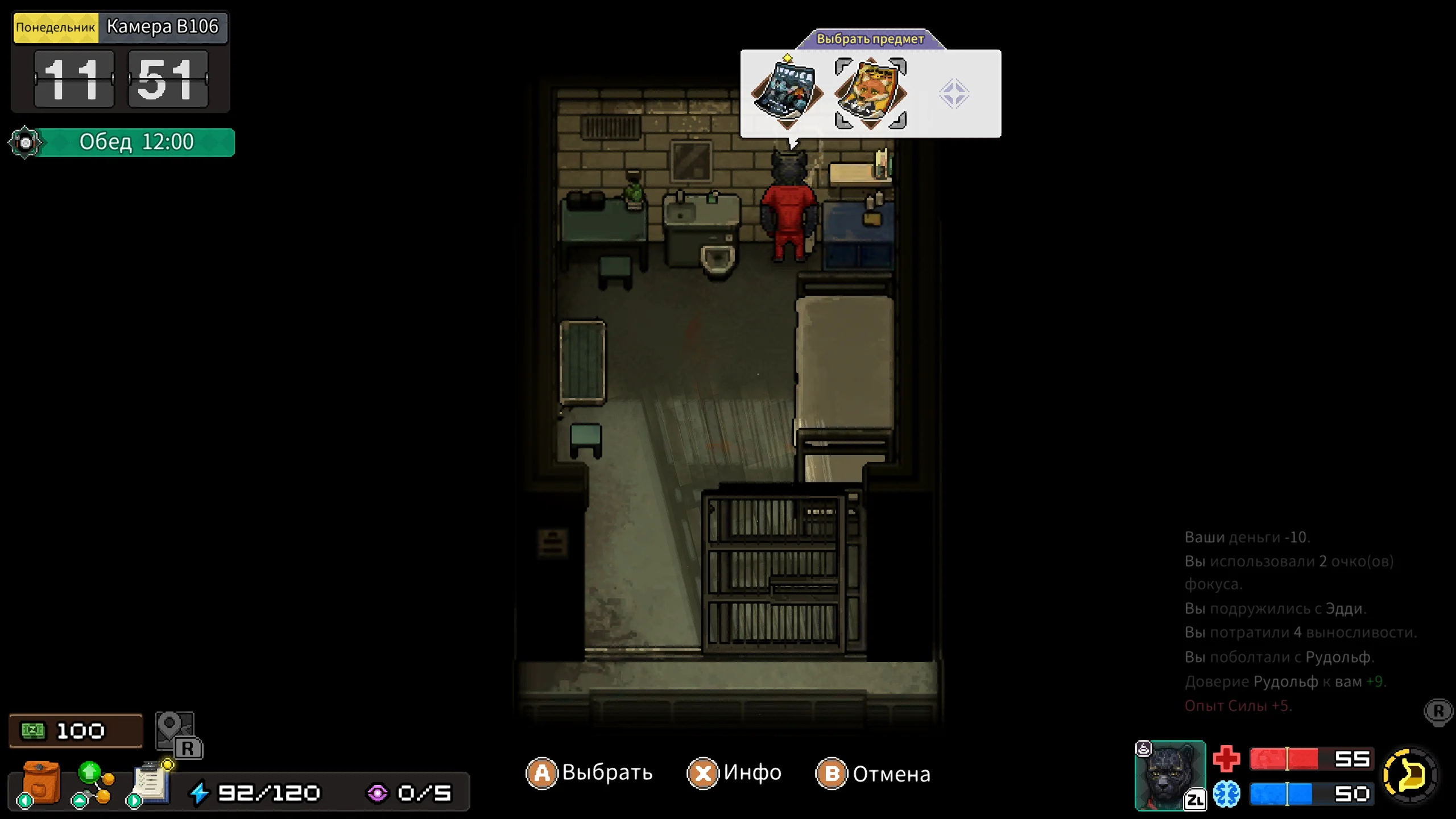
Task: Select the blue magazine item
Action: point(787,93)
